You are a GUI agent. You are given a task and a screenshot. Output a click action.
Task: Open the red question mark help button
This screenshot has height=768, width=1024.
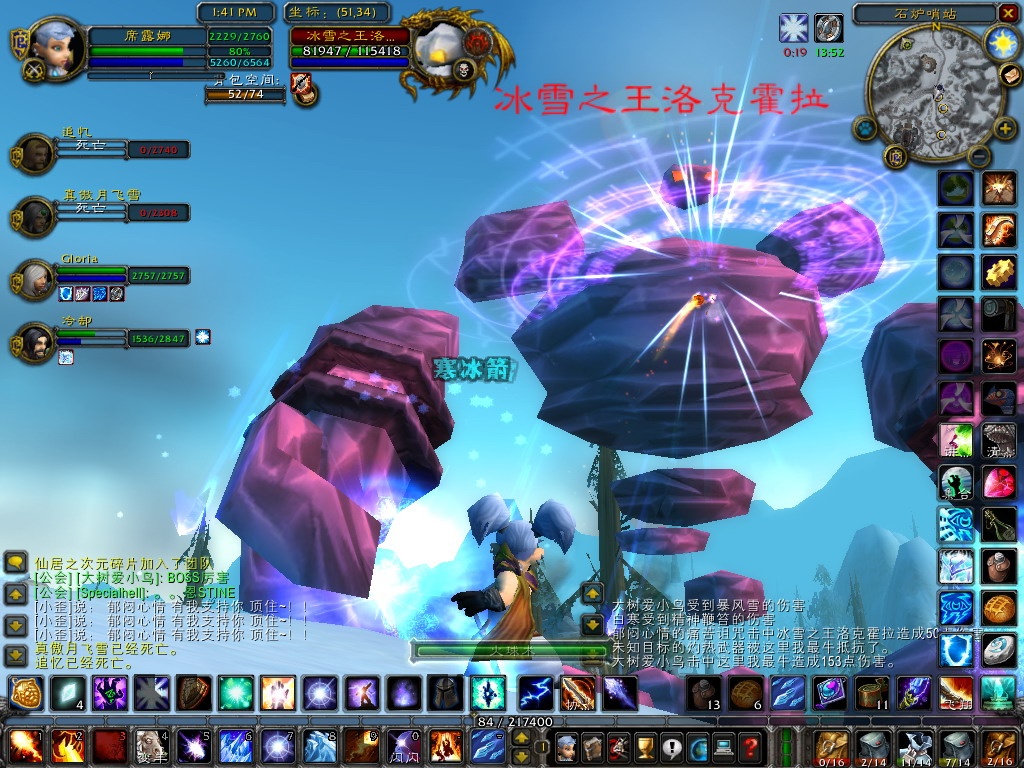pyautogui.click(x=749, y=746)
